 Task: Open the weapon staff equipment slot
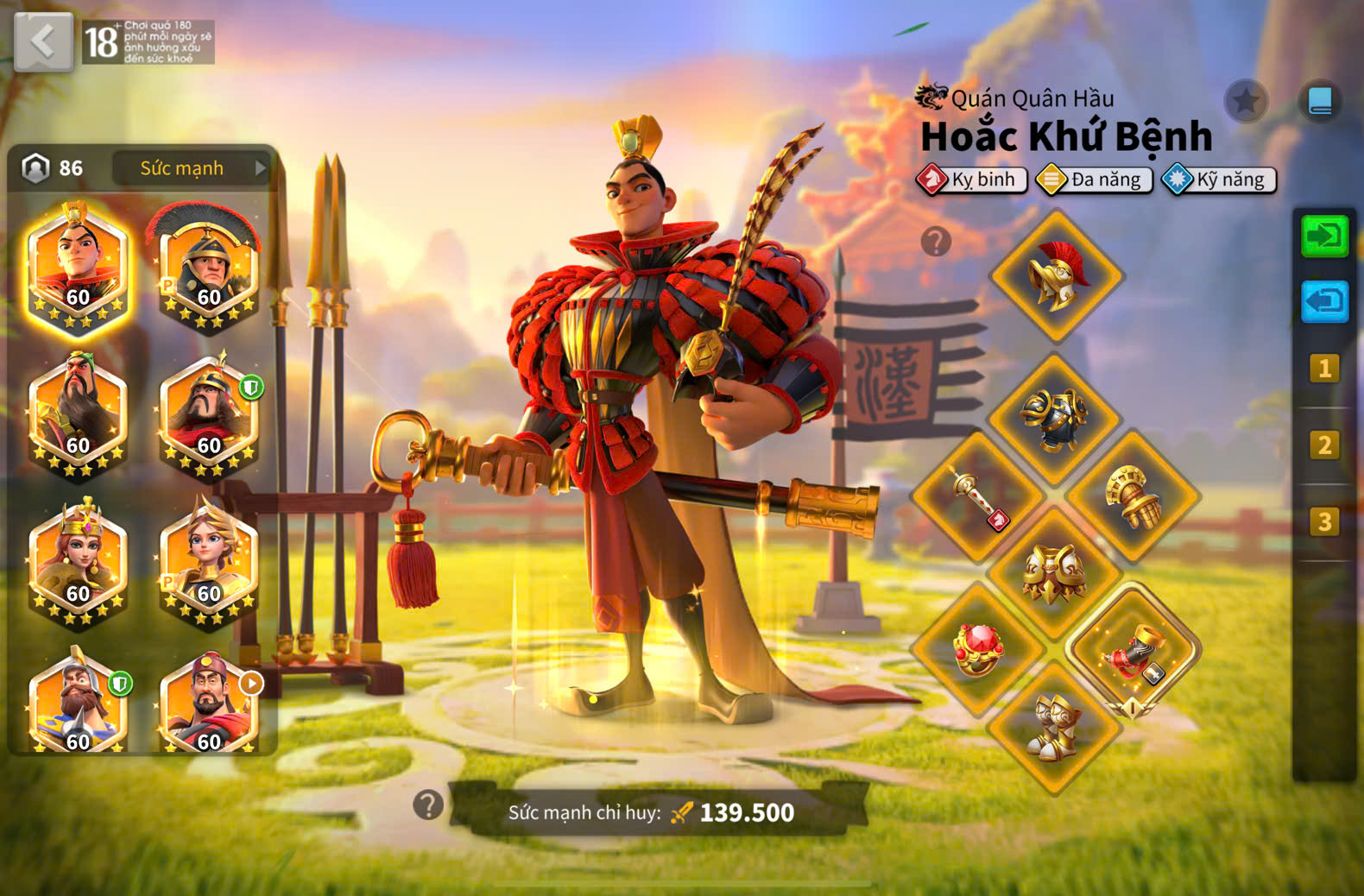[x=978, y=496]
